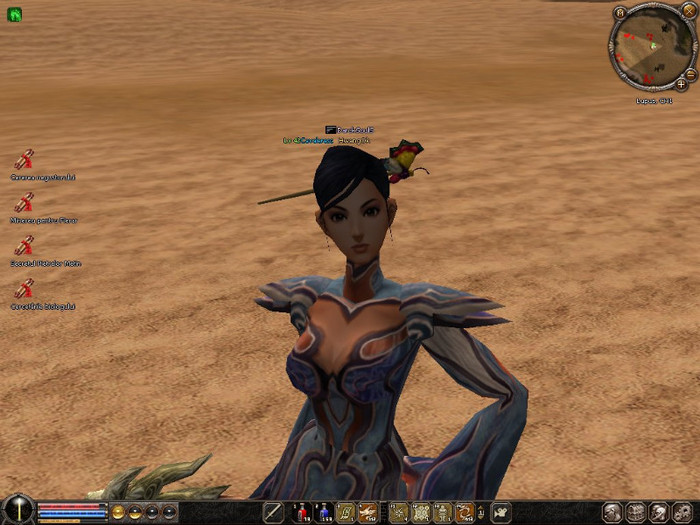Click the circular minimap
The width and height of the screenshot is (700, 525).
coord(651,48)
